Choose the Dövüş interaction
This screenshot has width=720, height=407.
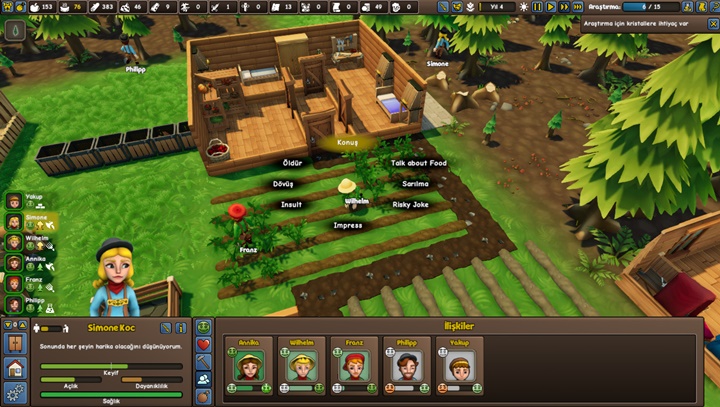[283, 184]
